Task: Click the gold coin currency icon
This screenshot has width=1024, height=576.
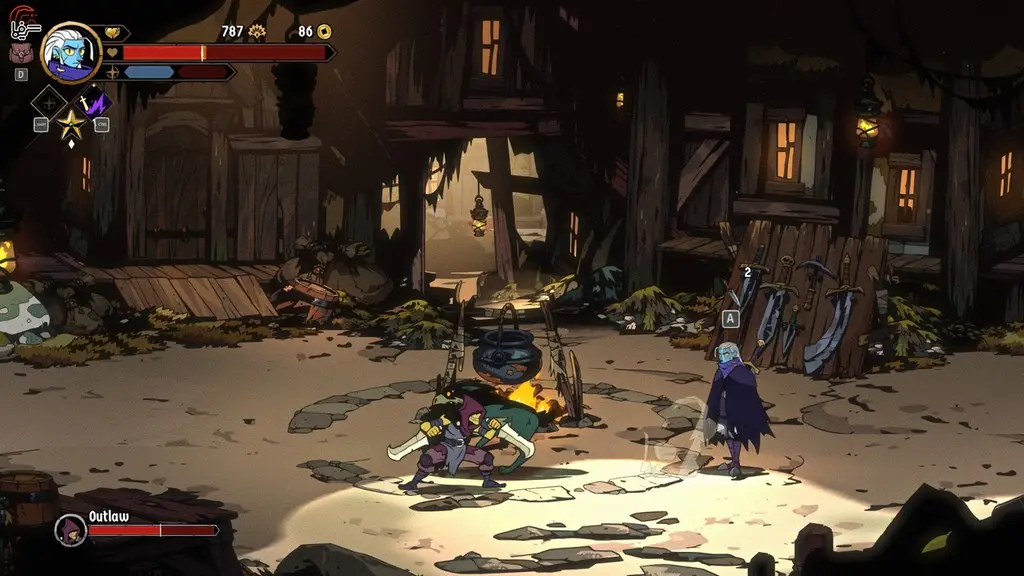Action: tap(323, 32)
